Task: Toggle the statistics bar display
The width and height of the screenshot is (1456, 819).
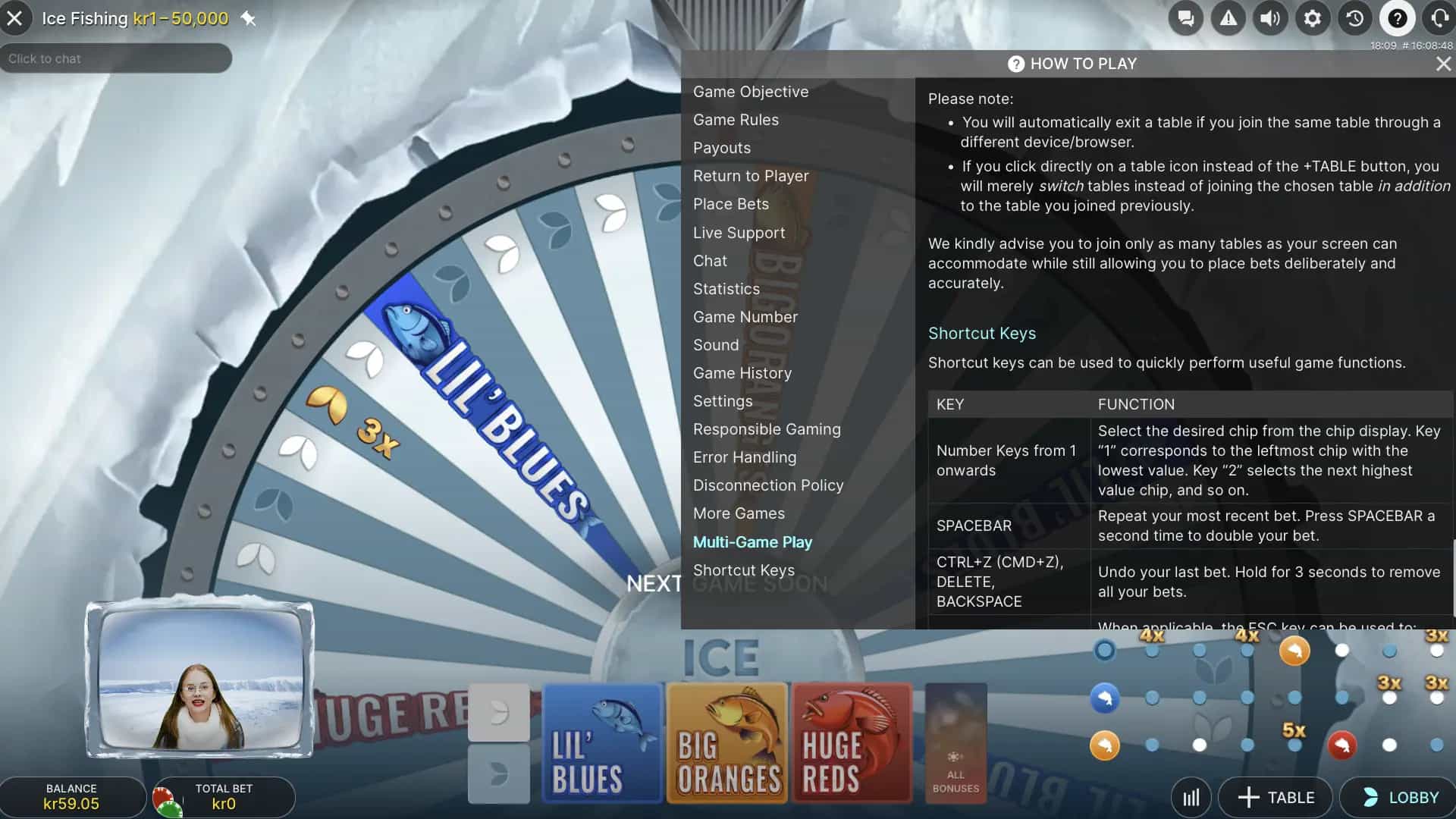Action: click(1191, 797)
